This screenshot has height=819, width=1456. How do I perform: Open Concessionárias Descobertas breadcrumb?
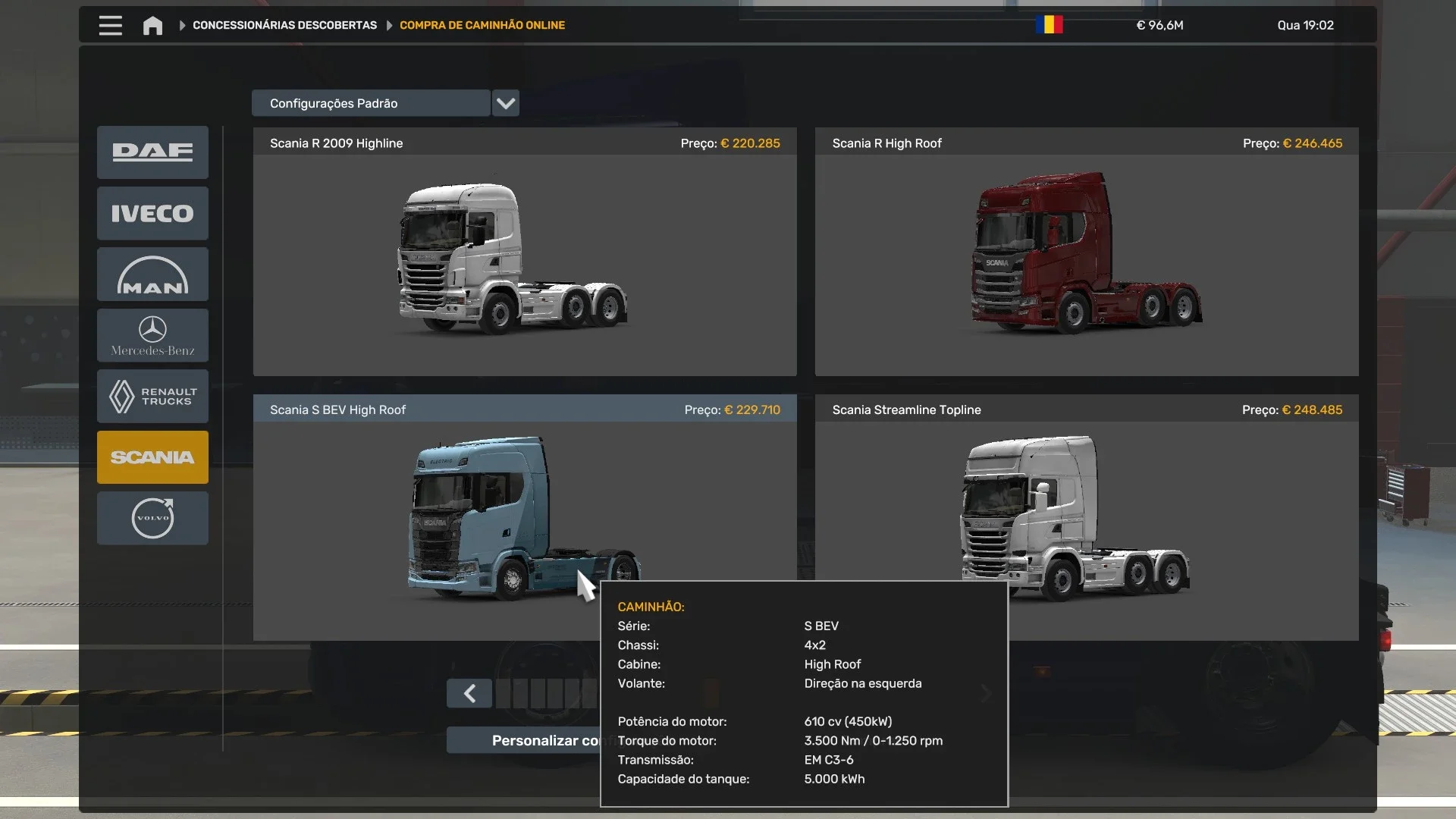(x=284, y=25)
